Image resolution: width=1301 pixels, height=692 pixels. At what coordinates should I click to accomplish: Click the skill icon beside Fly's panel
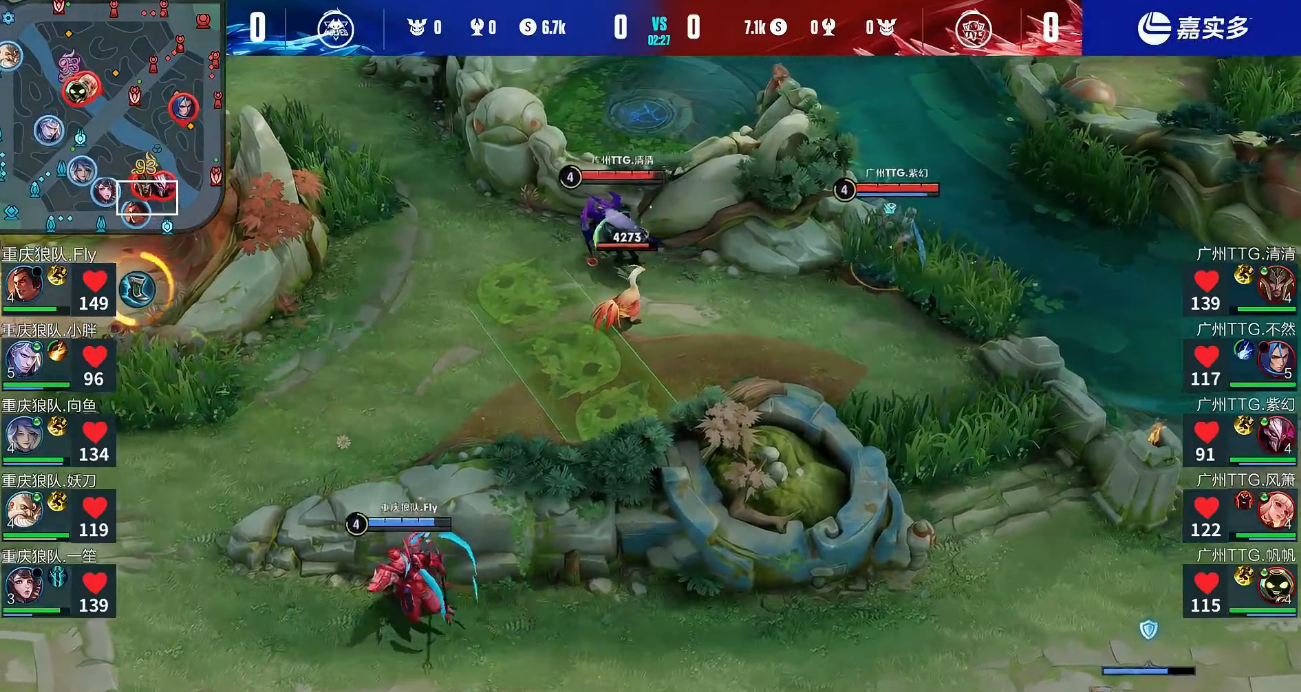(x=138, y=289)
